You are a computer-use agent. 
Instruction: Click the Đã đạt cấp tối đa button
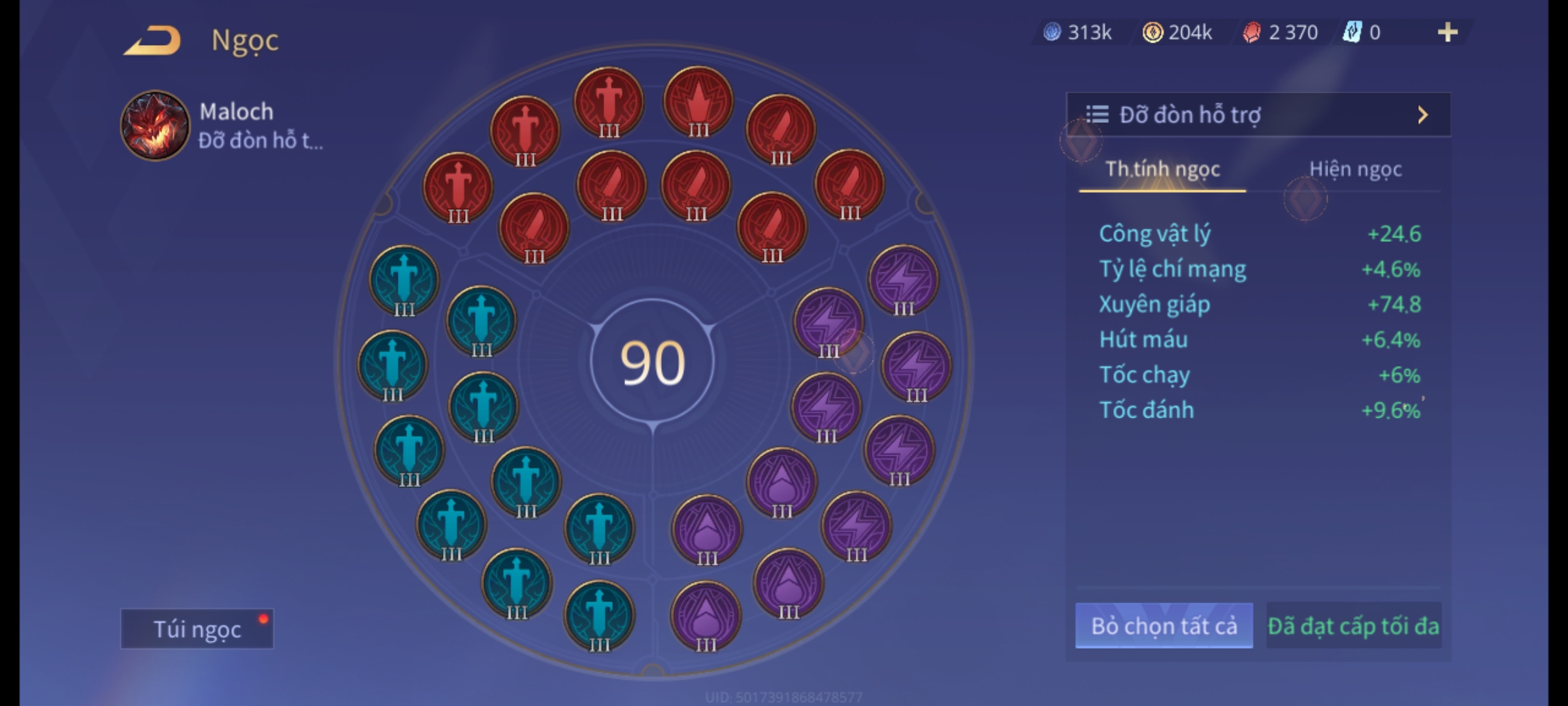point(1353,626)
